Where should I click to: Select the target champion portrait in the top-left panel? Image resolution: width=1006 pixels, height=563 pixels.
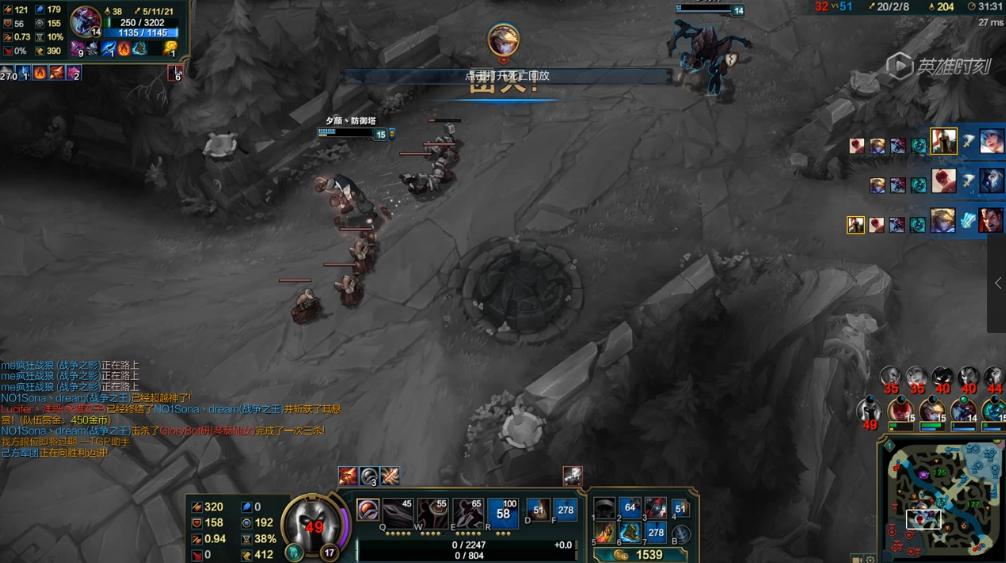tap(86, 21)
